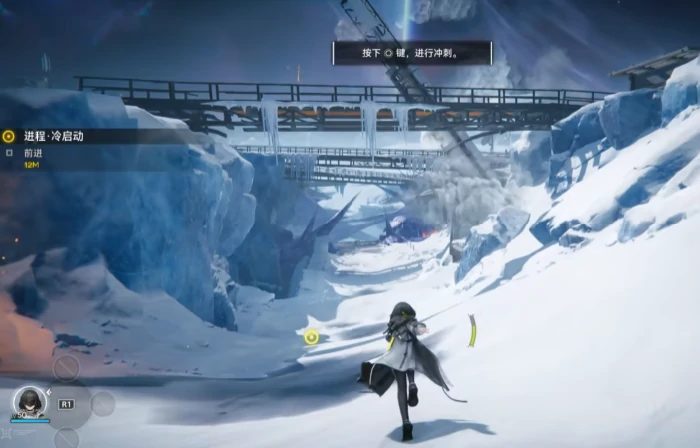Click the level 50 character portrait
Screen dimensions: 700x448
[x=29, y=402]
